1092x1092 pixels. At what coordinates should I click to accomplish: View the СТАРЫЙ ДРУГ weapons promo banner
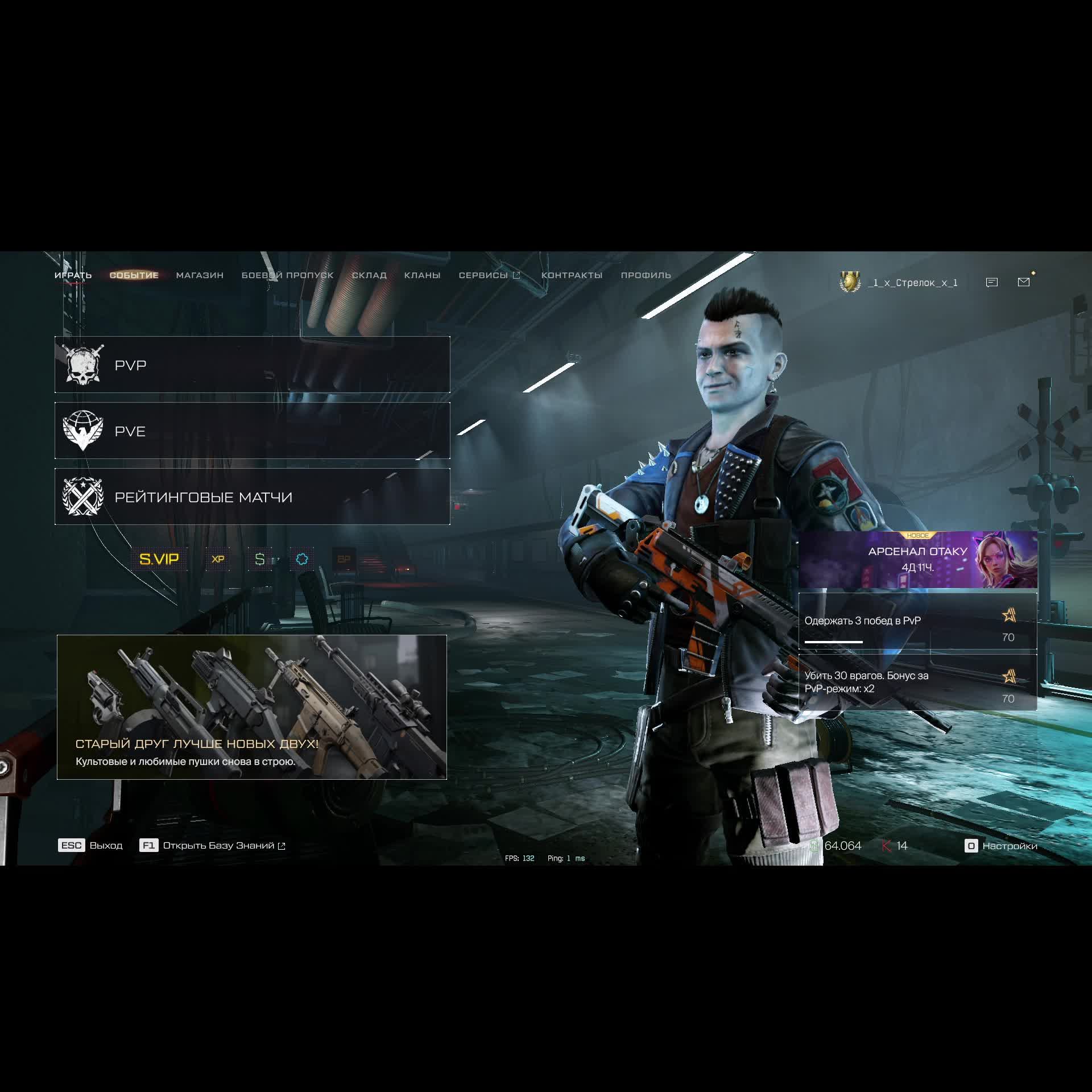pyautogui.click(x=251, y=707)
